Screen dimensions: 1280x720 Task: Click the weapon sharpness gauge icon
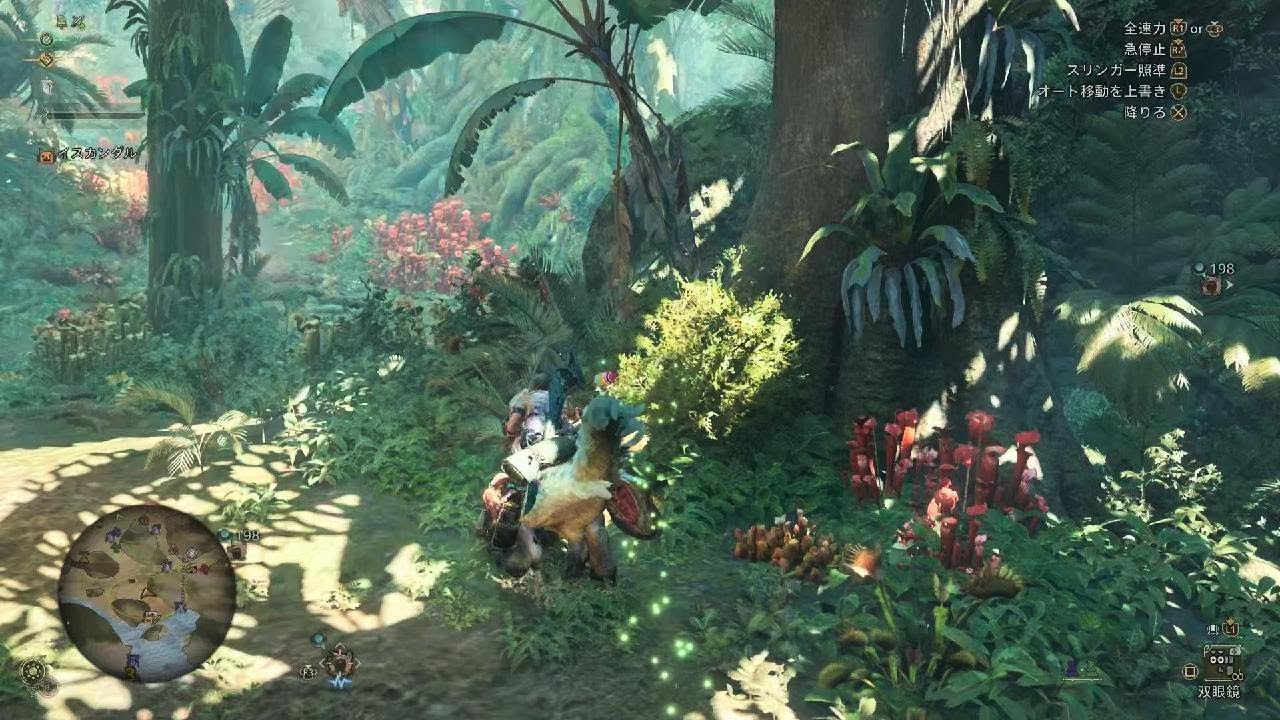pos(47,86)
